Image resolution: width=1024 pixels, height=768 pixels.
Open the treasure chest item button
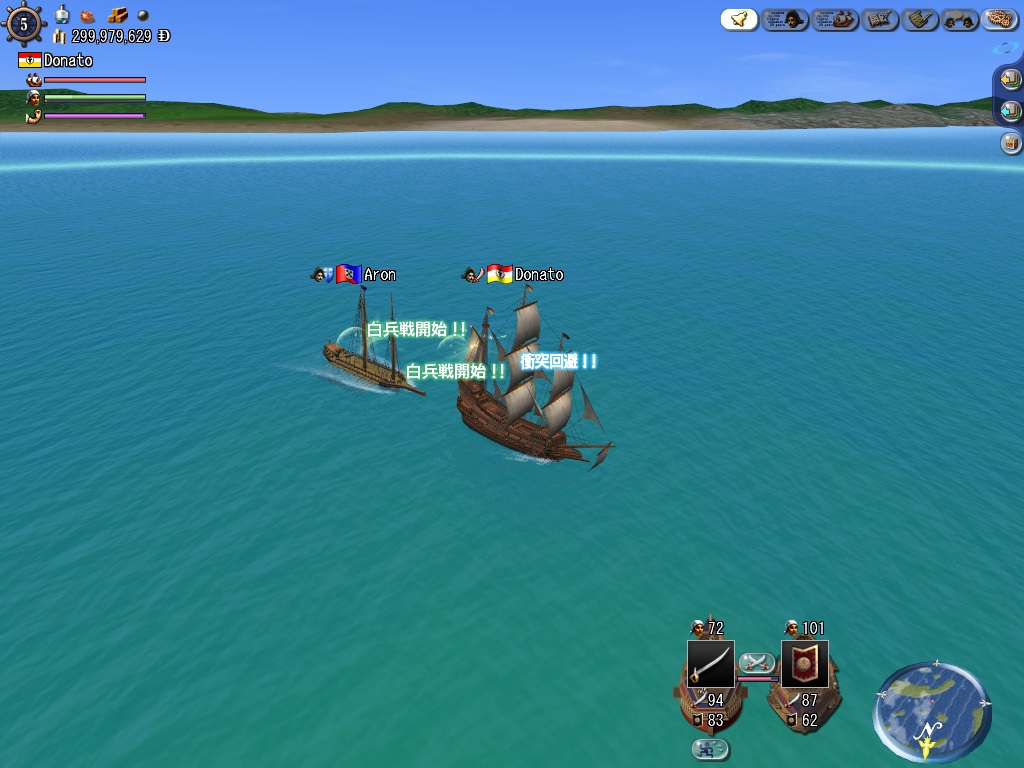pyautogui.click(x=1010, y=143)
